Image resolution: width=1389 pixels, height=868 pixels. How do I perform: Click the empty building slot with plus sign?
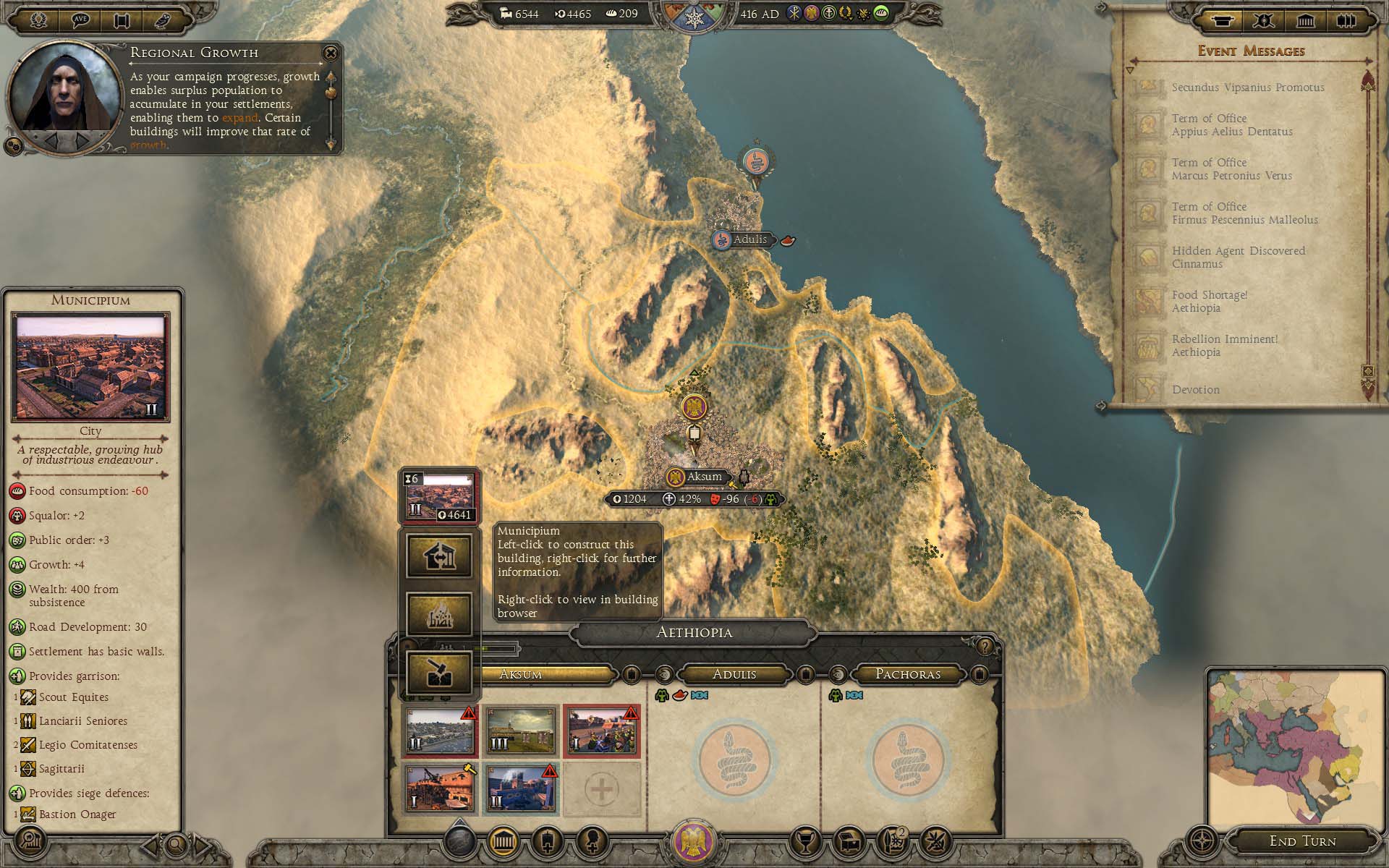pos(601,788)
